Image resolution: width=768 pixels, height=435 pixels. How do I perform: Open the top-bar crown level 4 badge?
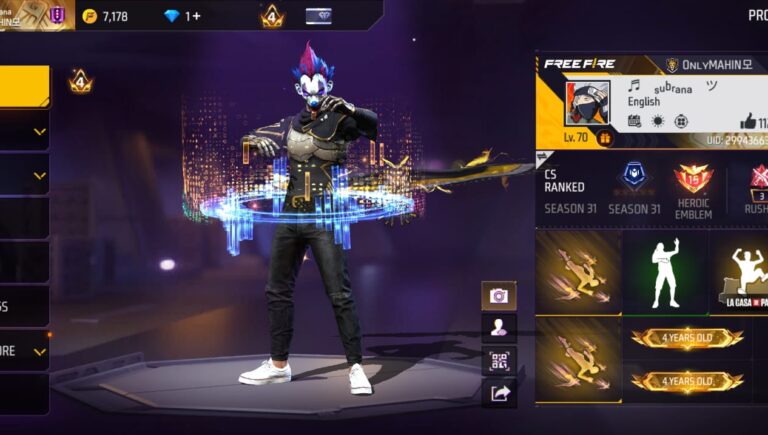[271, 16]
